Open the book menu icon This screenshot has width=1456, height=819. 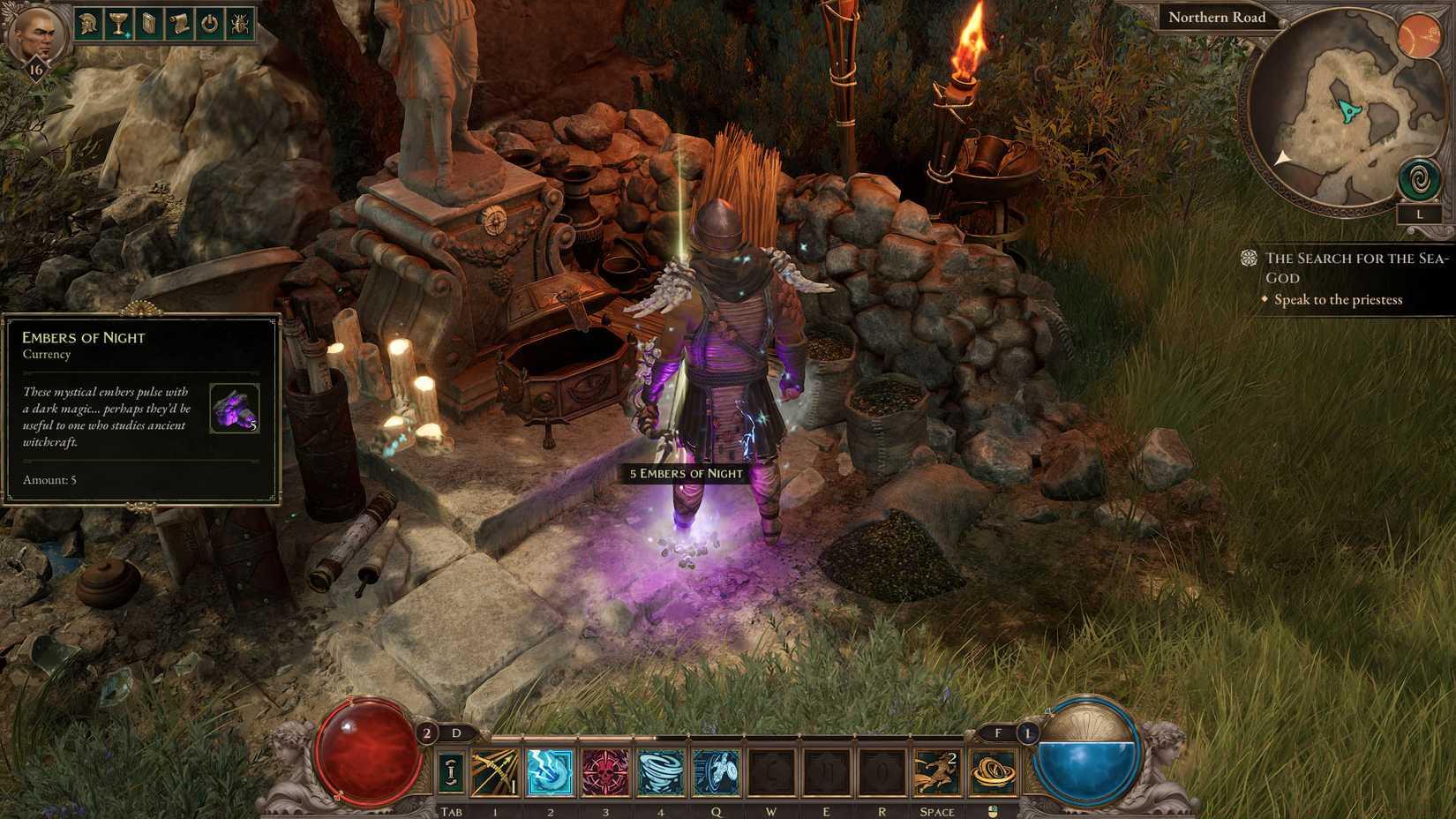pyautogui.click(x=148, y=24)
